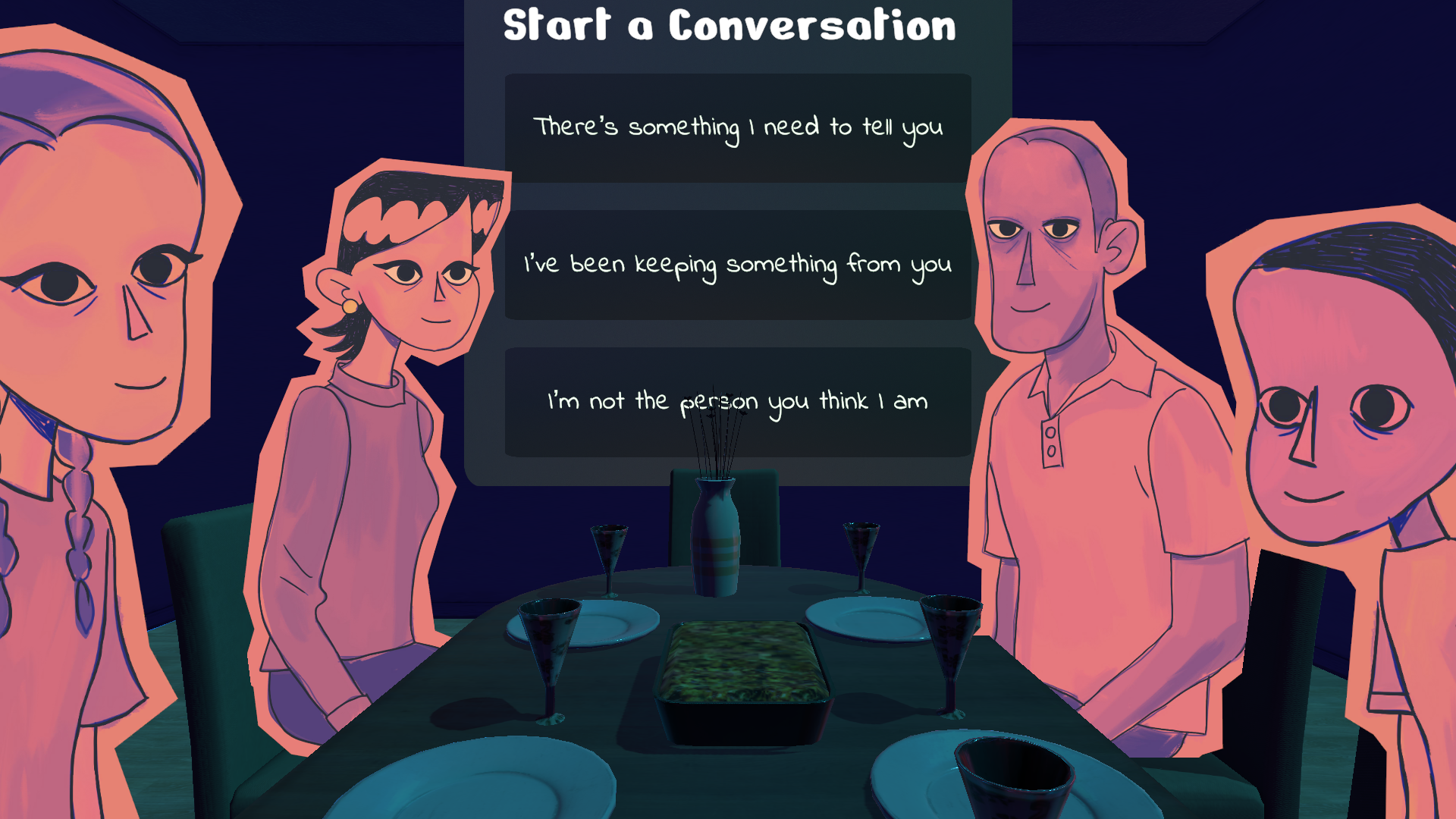Choose "There's something I need to tell you"

737,127
